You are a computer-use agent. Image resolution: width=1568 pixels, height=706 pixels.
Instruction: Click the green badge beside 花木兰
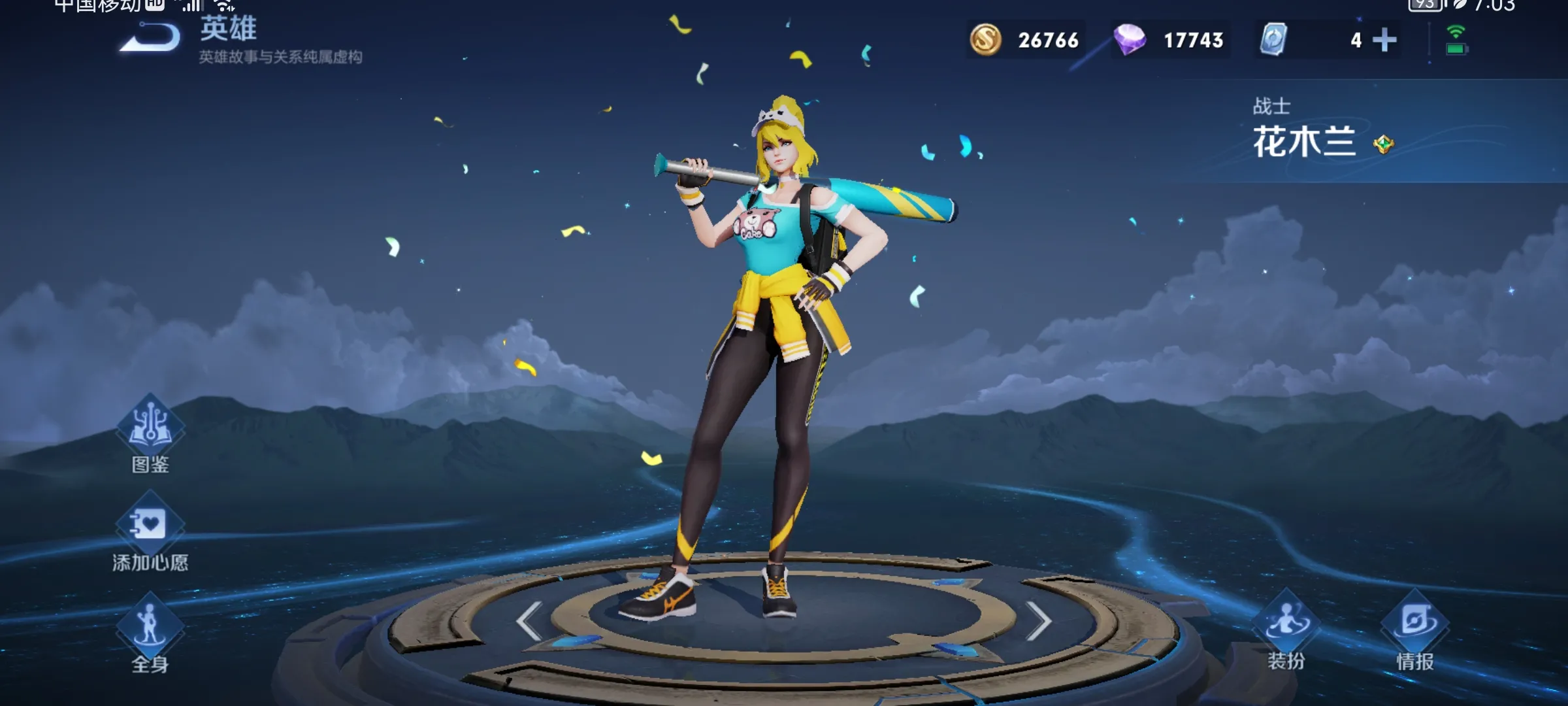pos(1383,144)
